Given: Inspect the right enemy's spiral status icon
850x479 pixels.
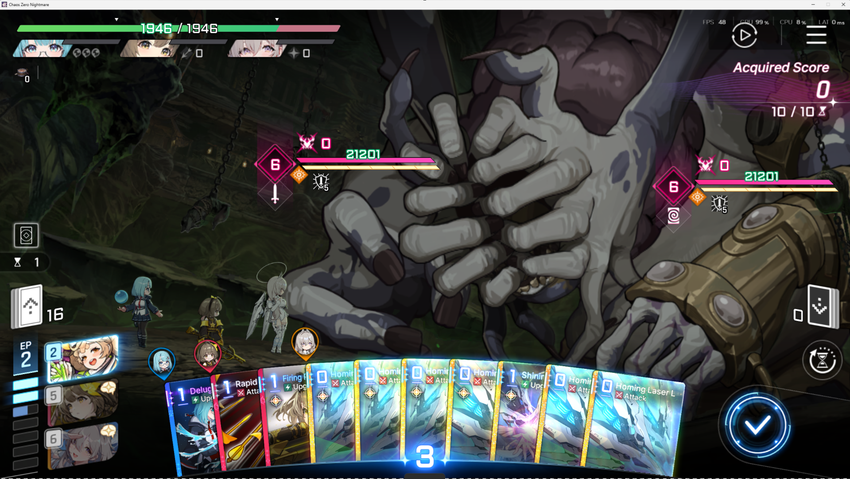Looking at the screenshot, I should [675, 215].
